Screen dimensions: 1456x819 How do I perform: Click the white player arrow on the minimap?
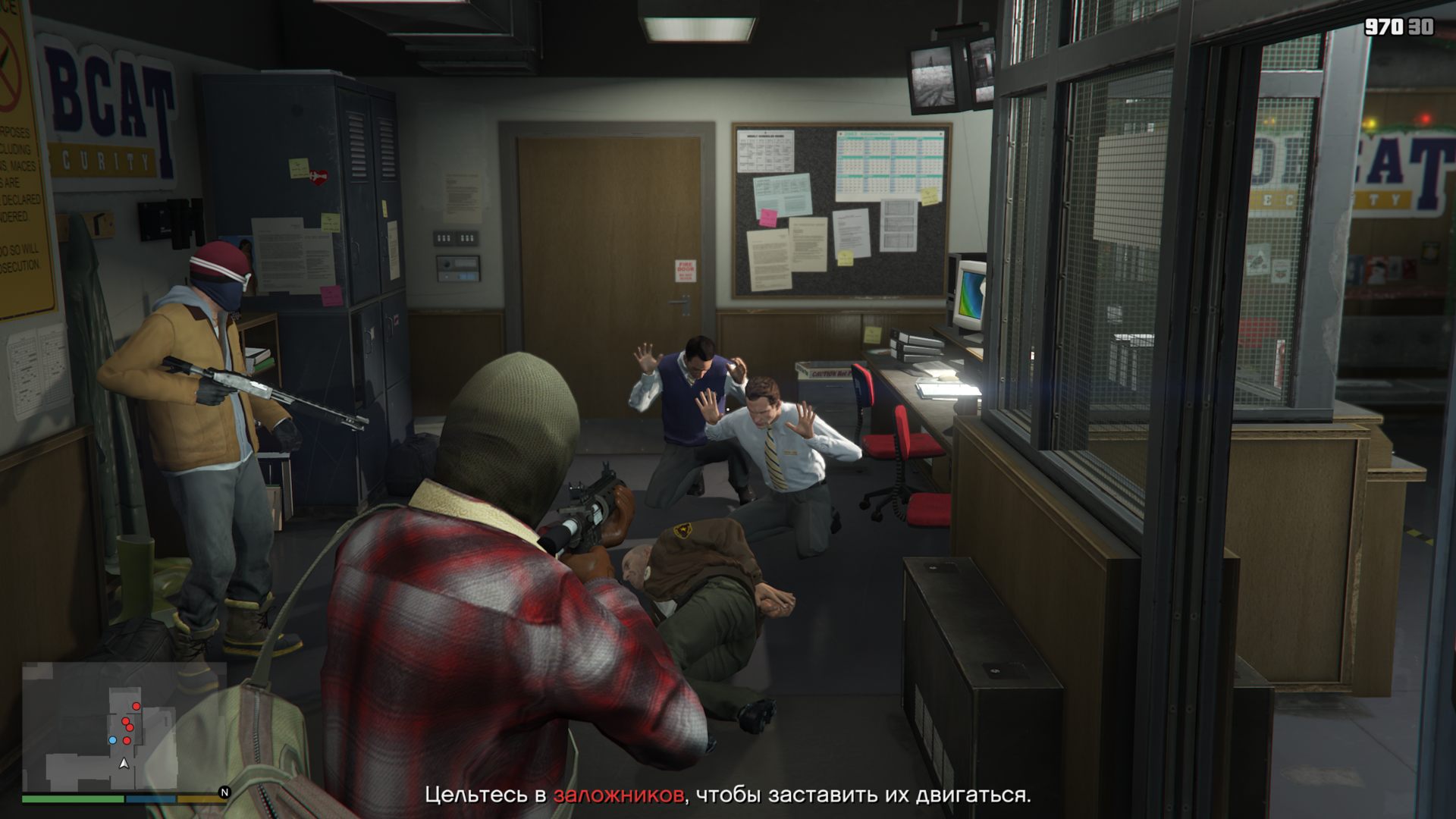pyautogui.click(x=124, y=763)
